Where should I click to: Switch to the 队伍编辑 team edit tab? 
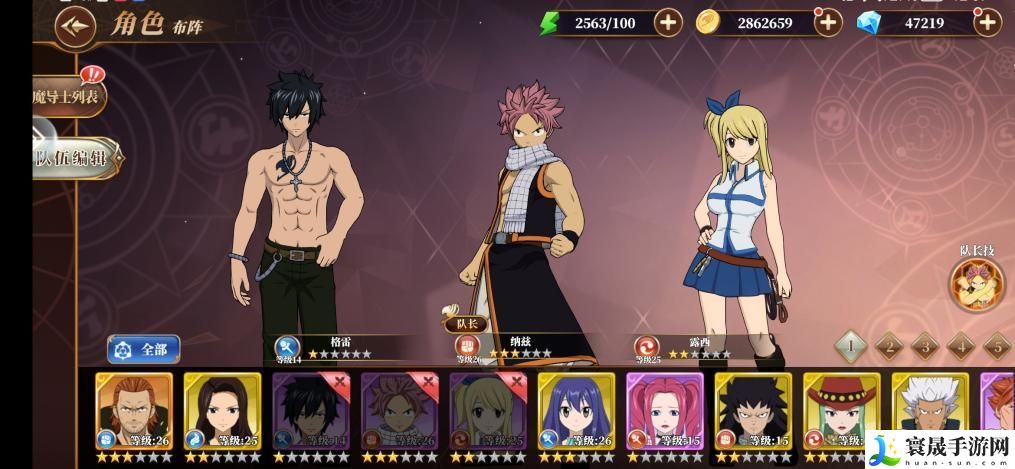click(76, 158)
